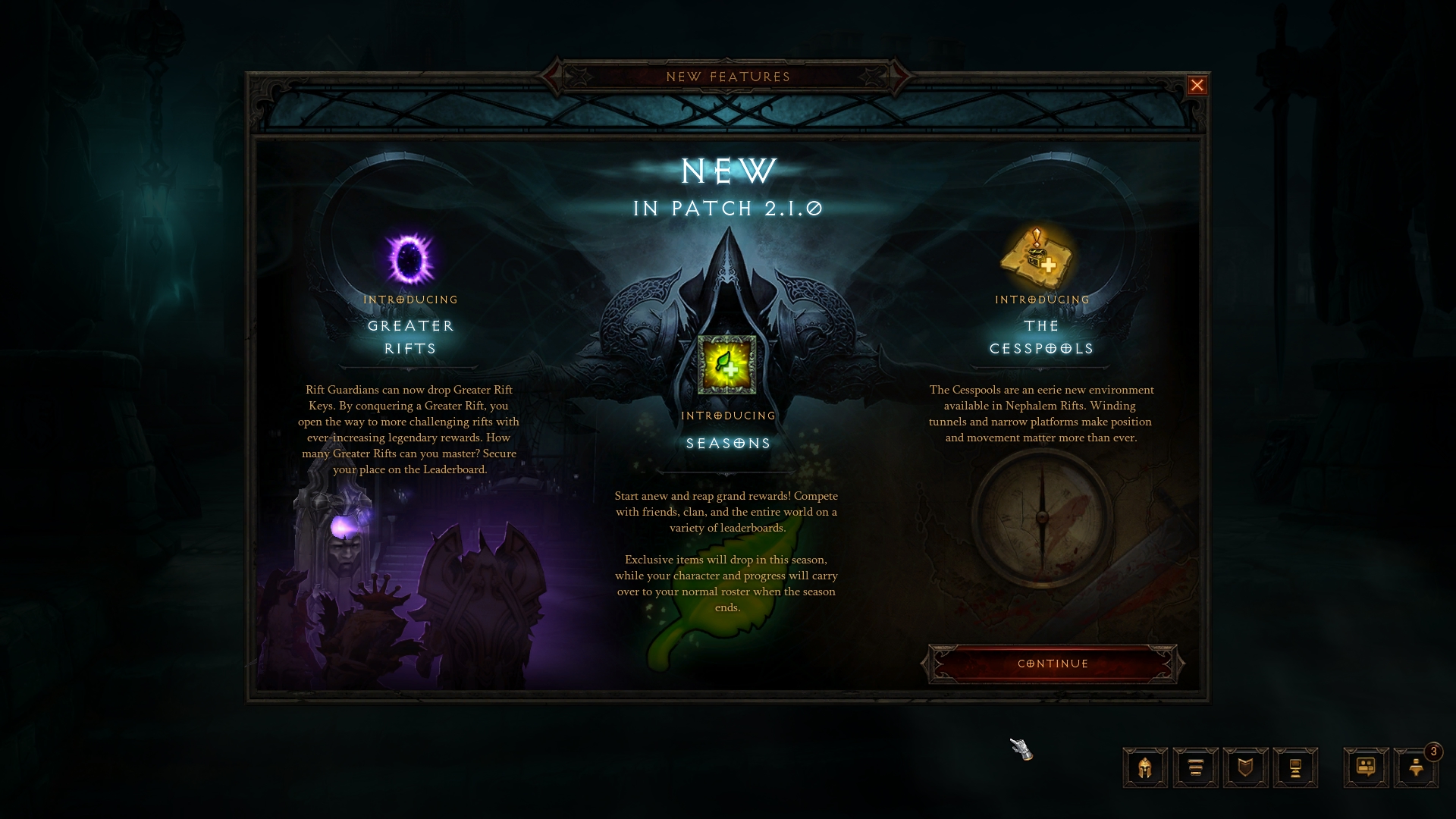The width and height of the screenshot is (1456, 819).
Task: Click the THE CESSPOOLS heading text
Action: tap(1042, 337)
